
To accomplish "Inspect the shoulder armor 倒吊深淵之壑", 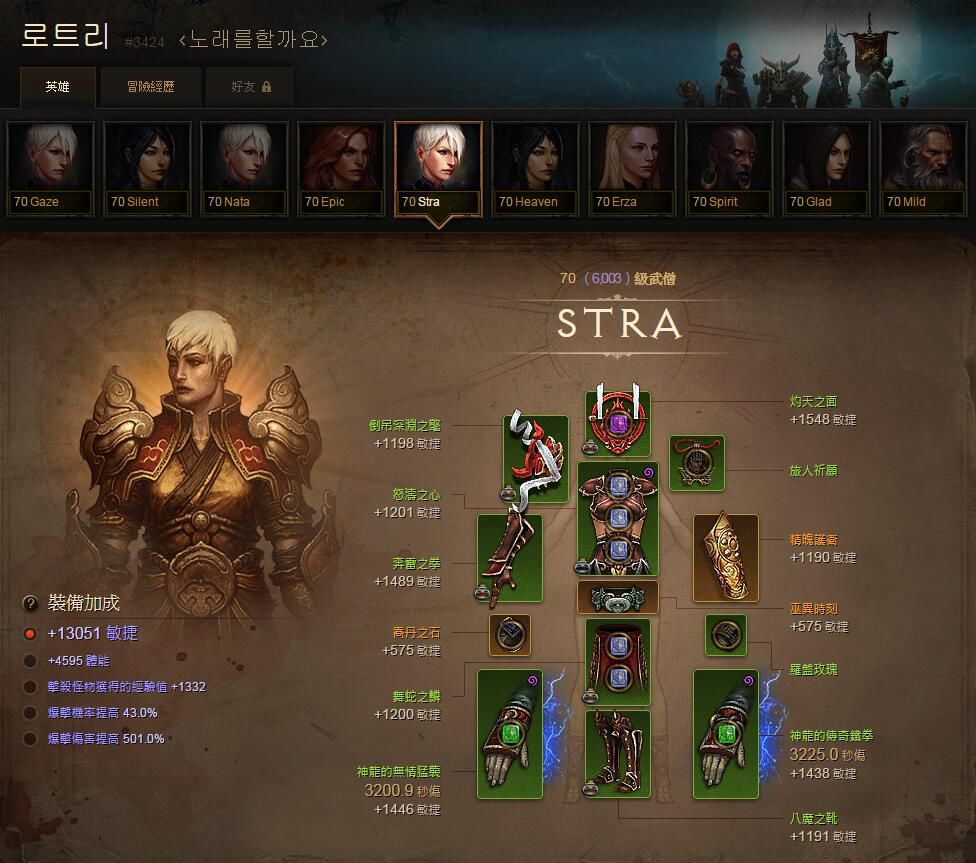I will 535,459.
